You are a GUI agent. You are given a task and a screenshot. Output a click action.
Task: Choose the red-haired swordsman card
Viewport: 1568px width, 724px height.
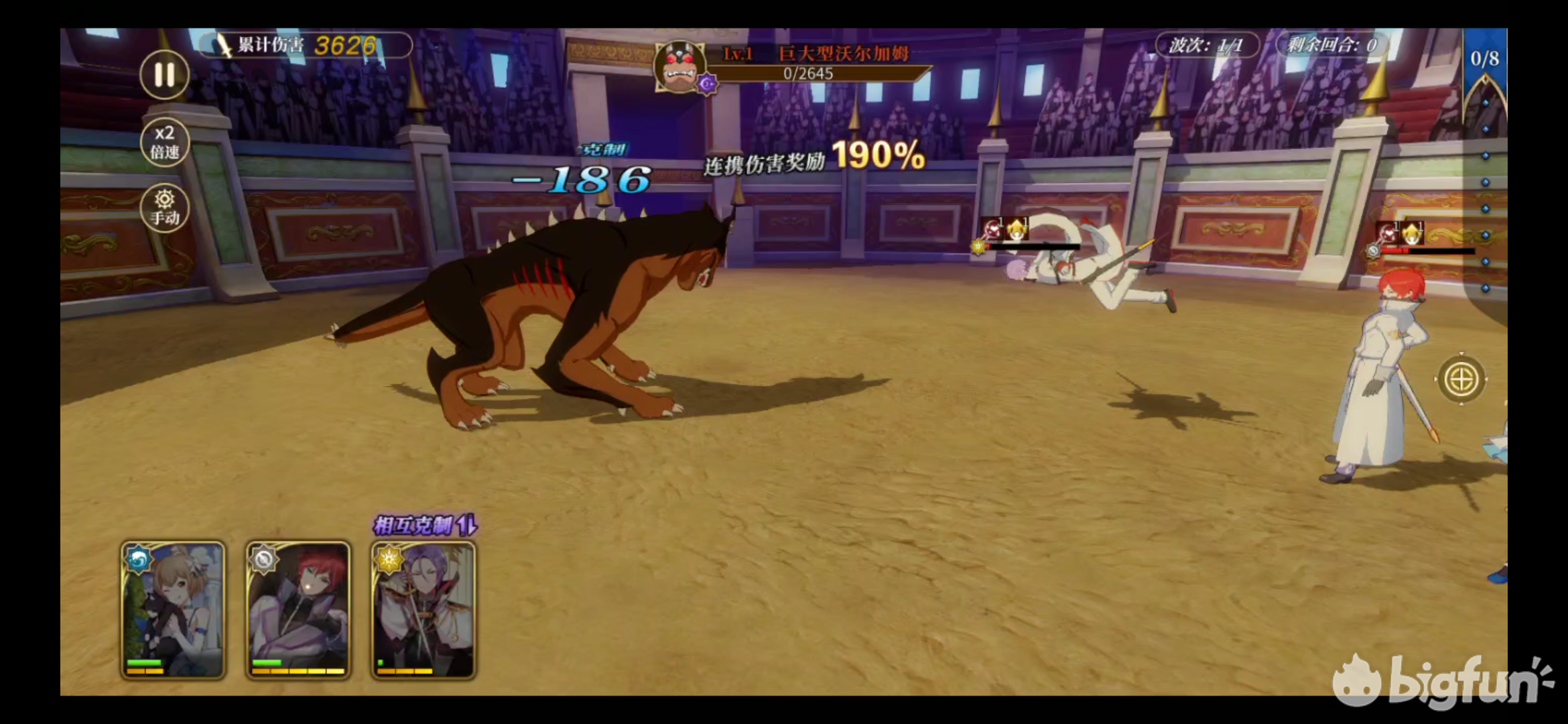pos(298,610)
